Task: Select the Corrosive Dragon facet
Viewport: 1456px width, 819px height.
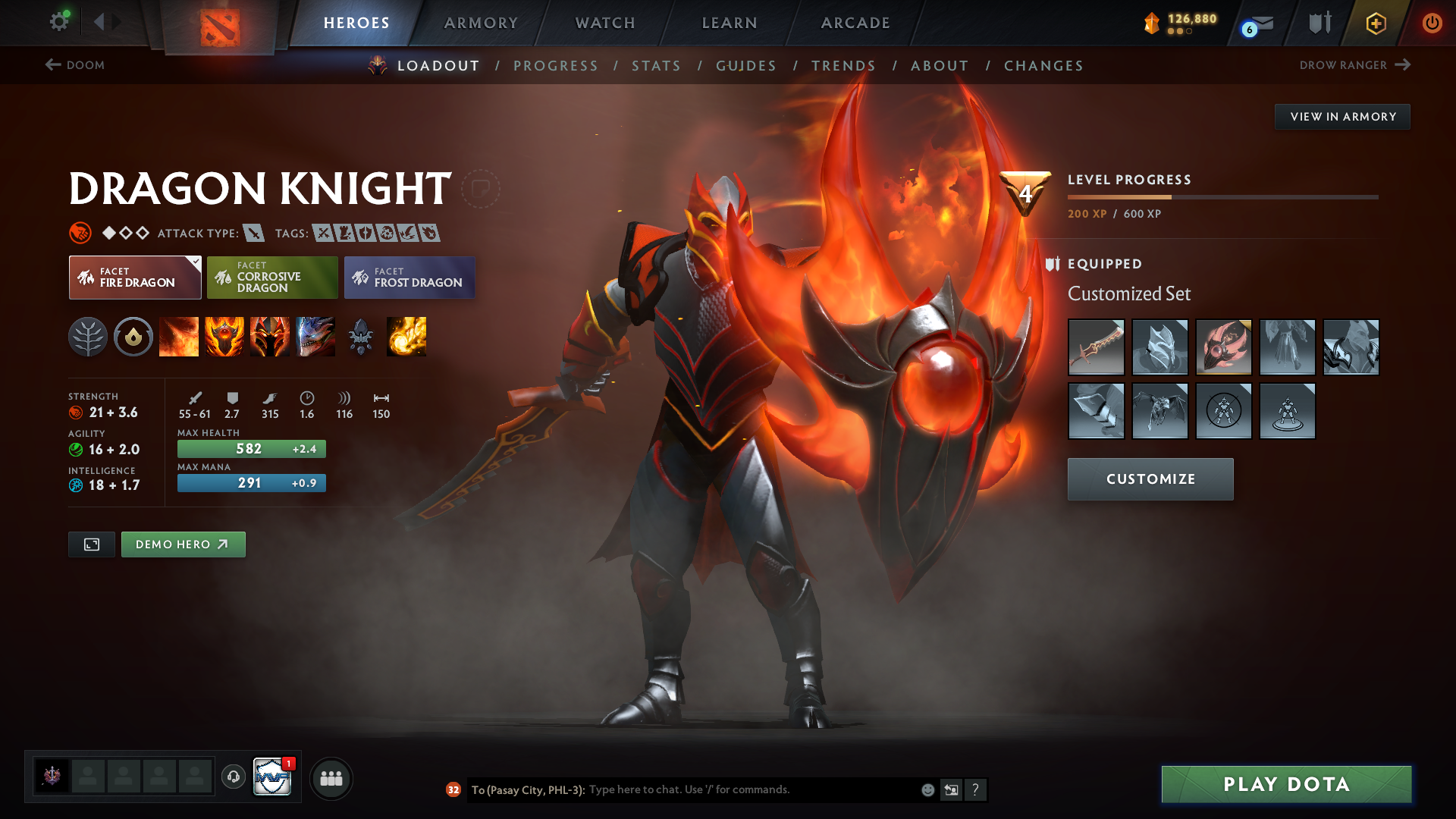Action: (x=272, y=278)
